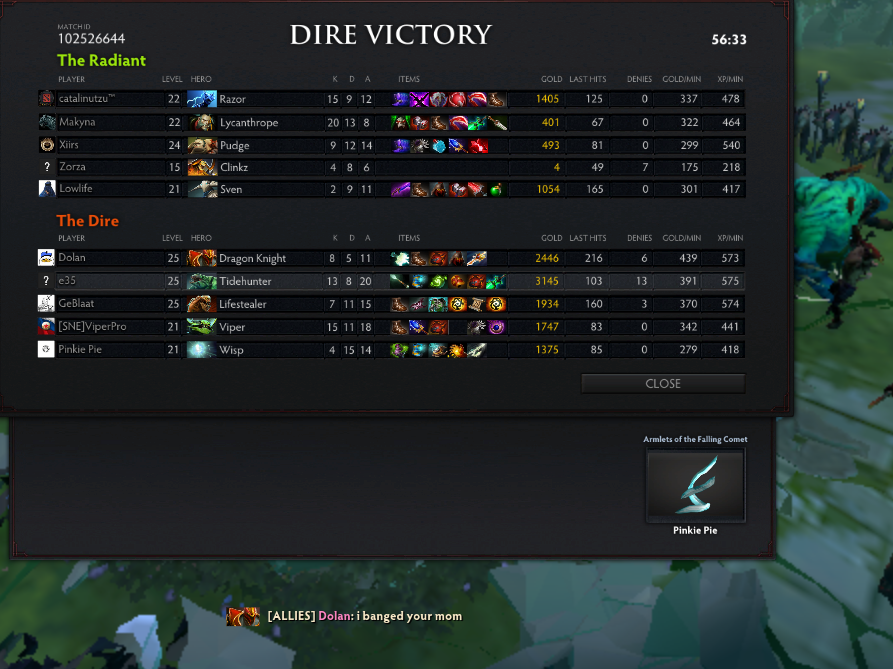This screenshot has width=893, height=669.
Task: Select player Xiirs in the Radiant list
Action: tap(71, 145)
